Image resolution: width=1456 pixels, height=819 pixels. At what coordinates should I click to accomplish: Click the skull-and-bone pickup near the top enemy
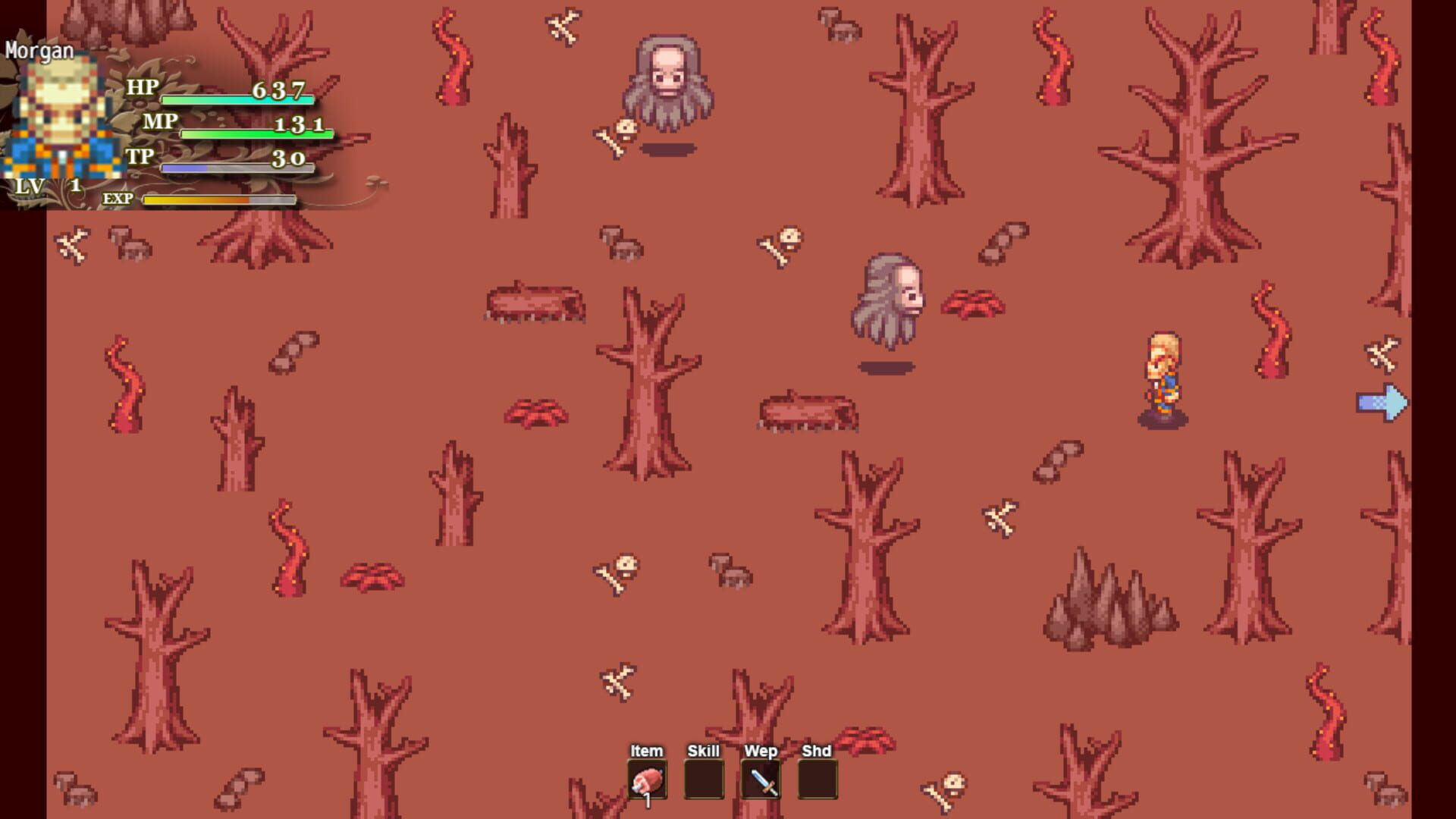click(616, 135)
